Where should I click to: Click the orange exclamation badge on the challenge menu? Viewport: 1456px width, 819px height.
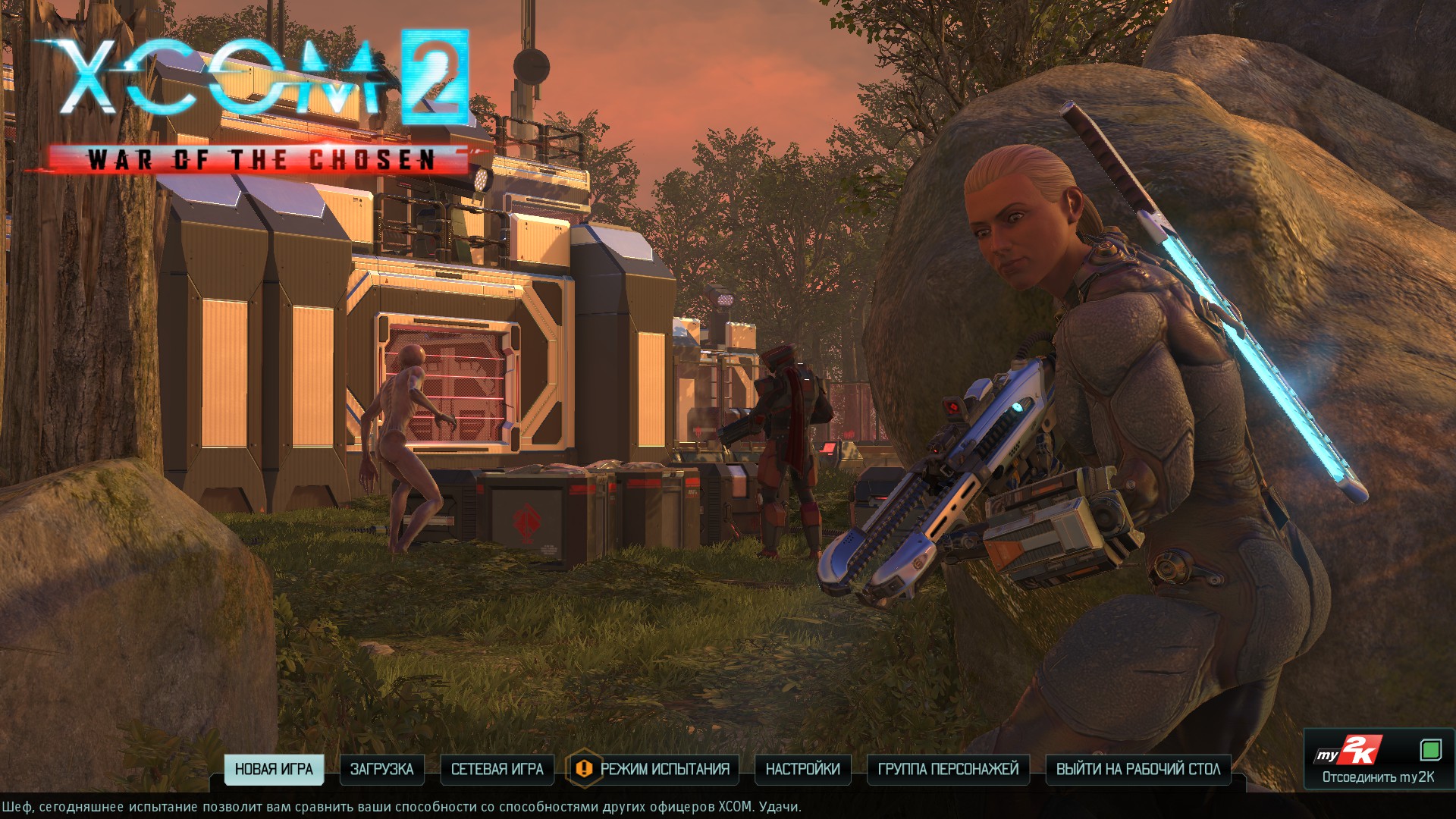[x=582, y=769]
